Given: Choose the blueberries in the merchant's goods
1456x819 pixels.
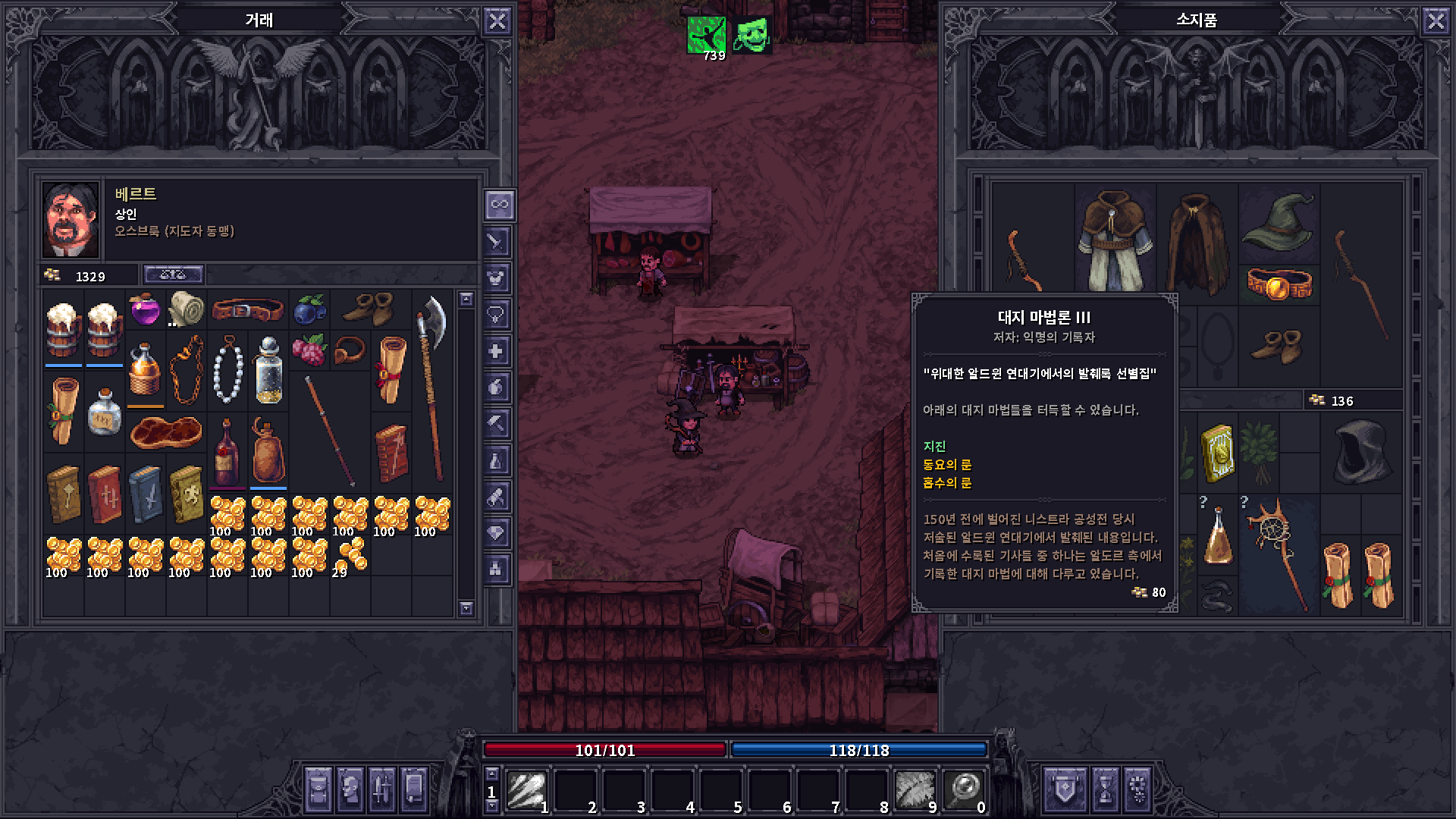Looking at the screenshot, I should tap(309, 309).
